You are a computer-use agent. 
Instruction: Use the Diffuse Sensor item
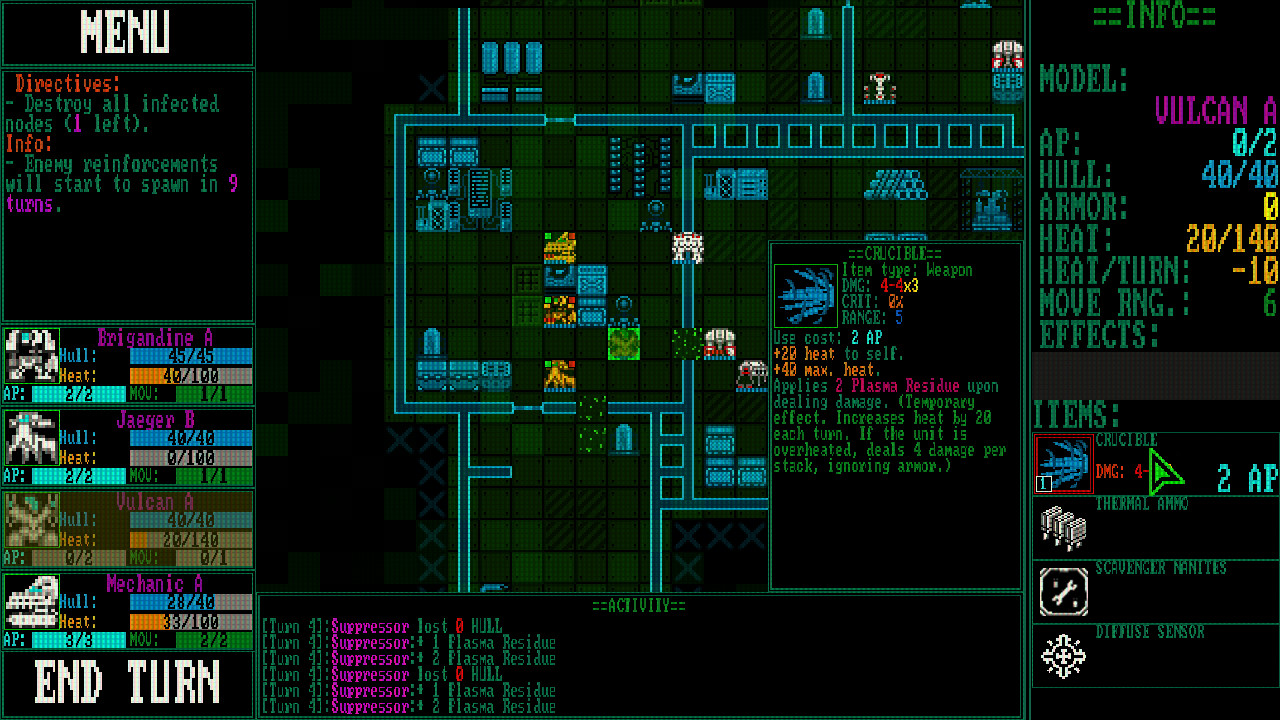coord(1063,655)
